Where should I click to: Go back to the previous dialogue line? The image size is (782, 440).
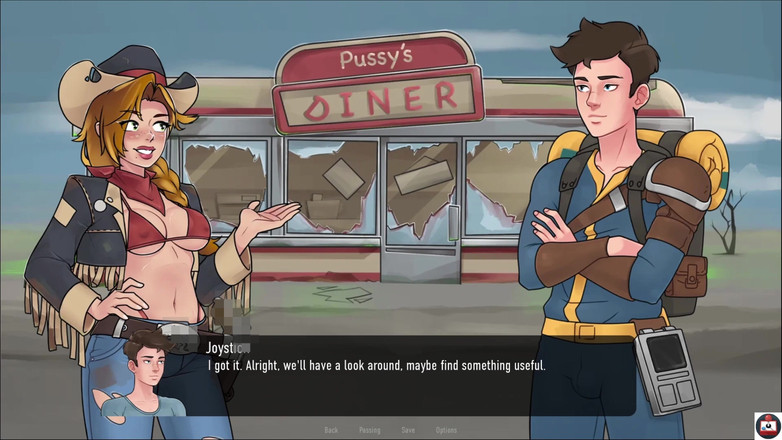click(331, 430)
